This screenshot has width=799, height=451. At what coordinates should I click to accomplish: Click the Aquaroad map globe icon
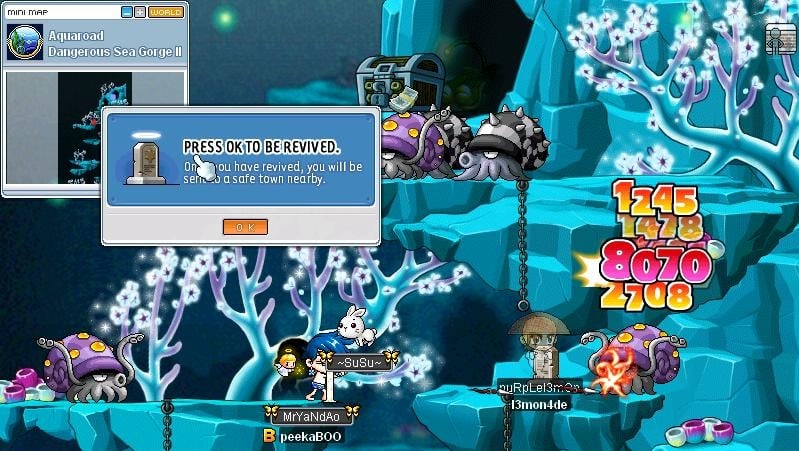click(x=24, y=43)
